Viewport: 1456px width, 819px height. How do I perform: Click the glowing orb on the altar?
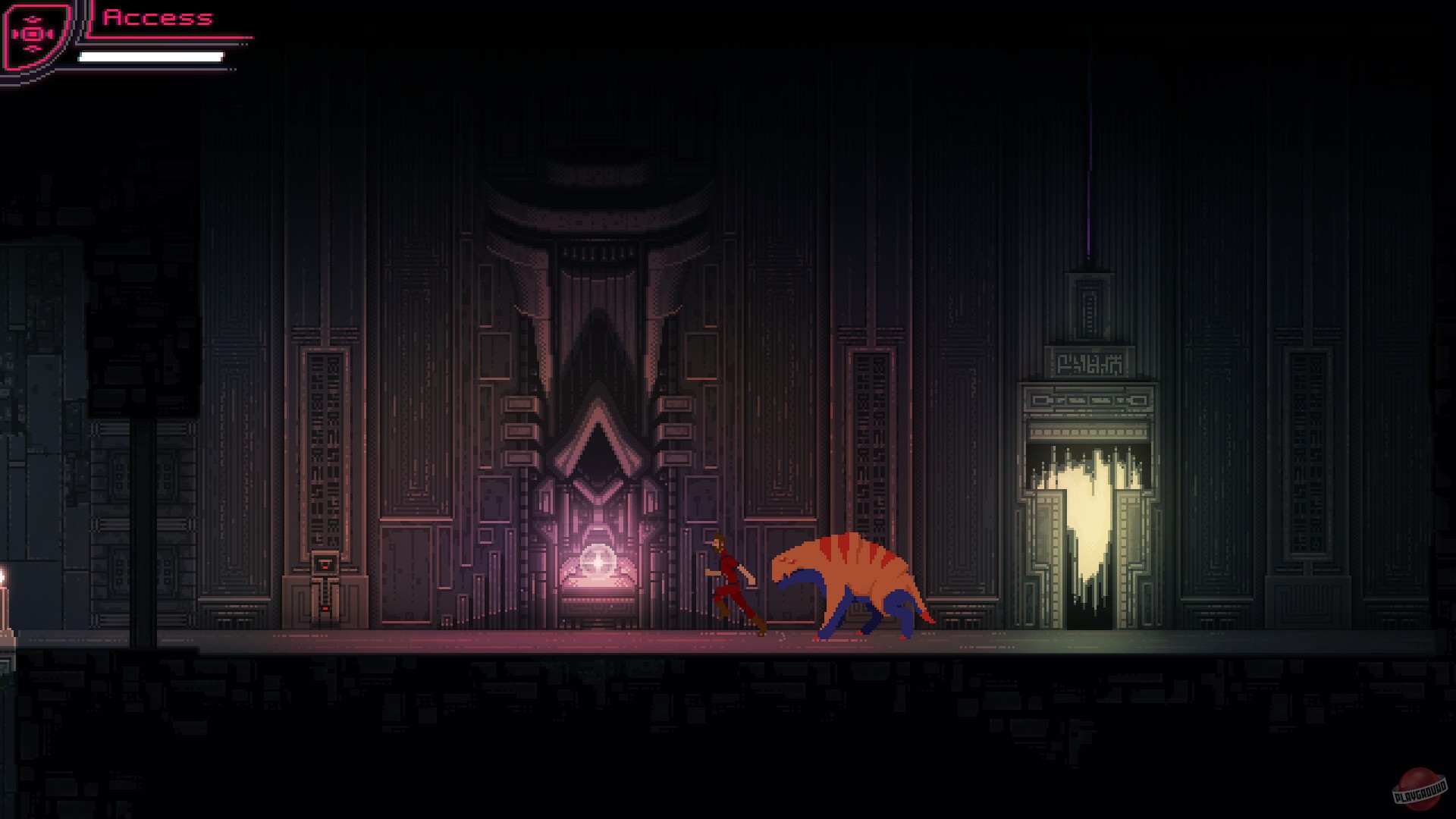[598, 563]
